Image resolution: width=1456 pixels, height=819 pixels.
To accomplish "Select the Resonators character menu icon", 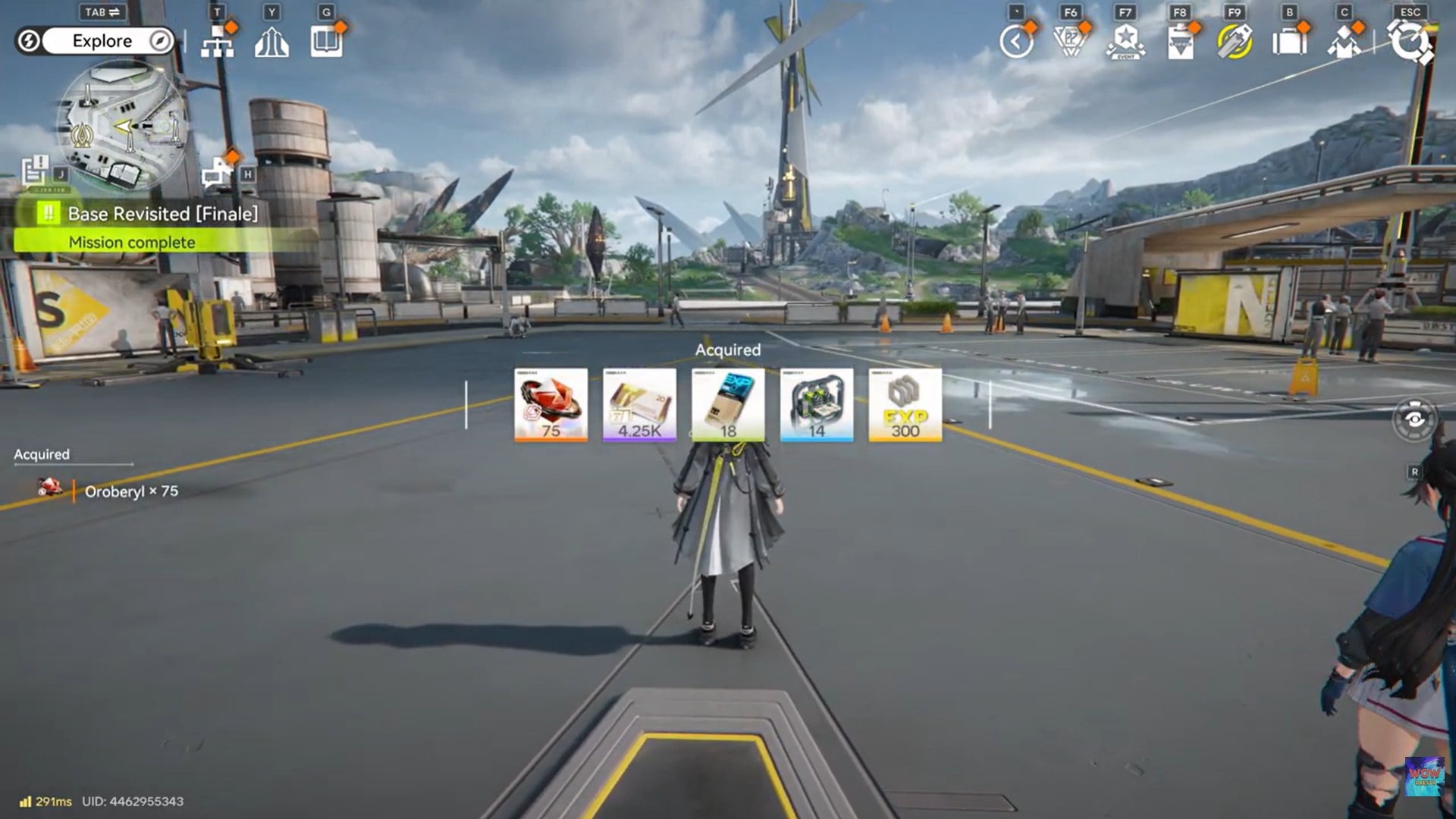I will tap(1342, 42).
